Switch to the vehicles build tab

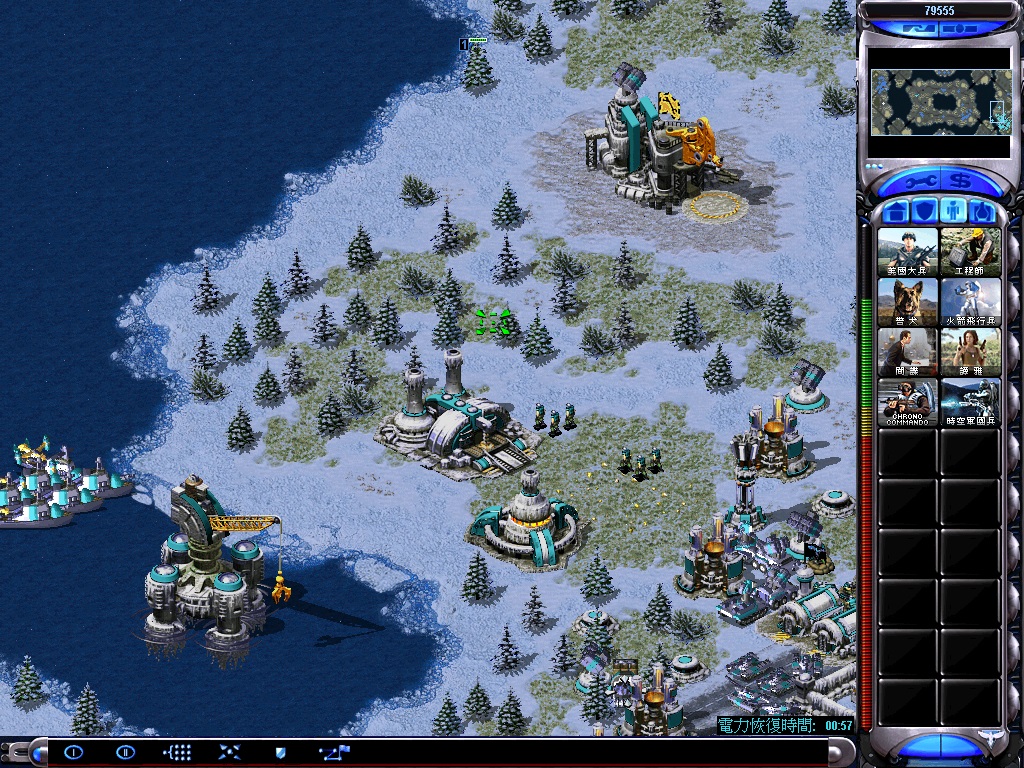[983, 212]
